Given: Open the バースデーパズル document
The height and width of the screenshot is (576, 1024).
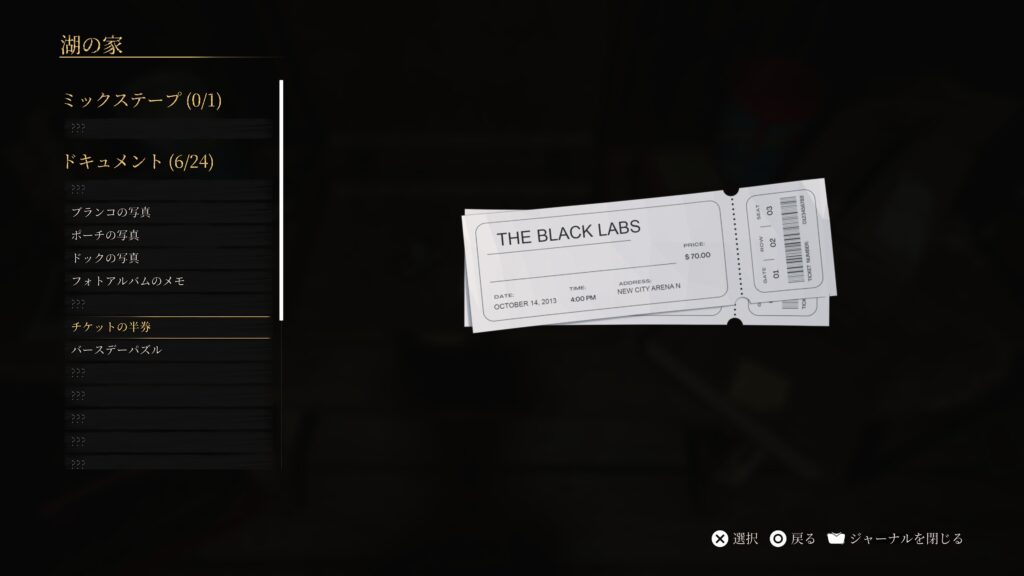Looking at the screenshot, I should pyautogui.click(x=116, y=350).
